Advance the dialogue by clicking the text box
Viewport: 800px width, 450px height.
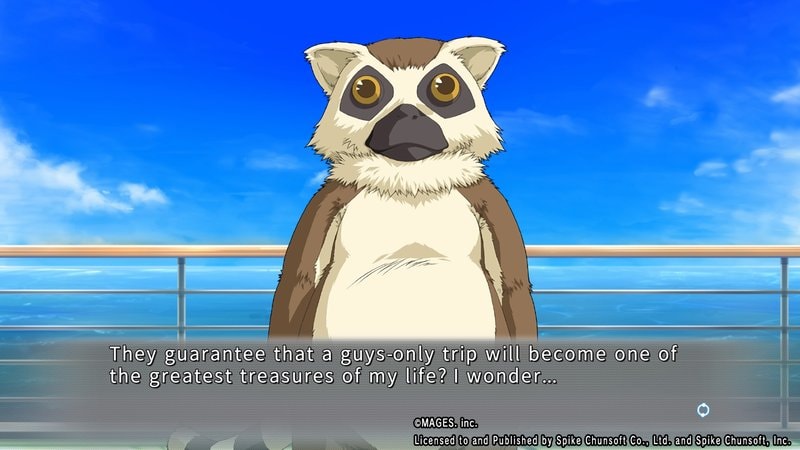[400, 367]
